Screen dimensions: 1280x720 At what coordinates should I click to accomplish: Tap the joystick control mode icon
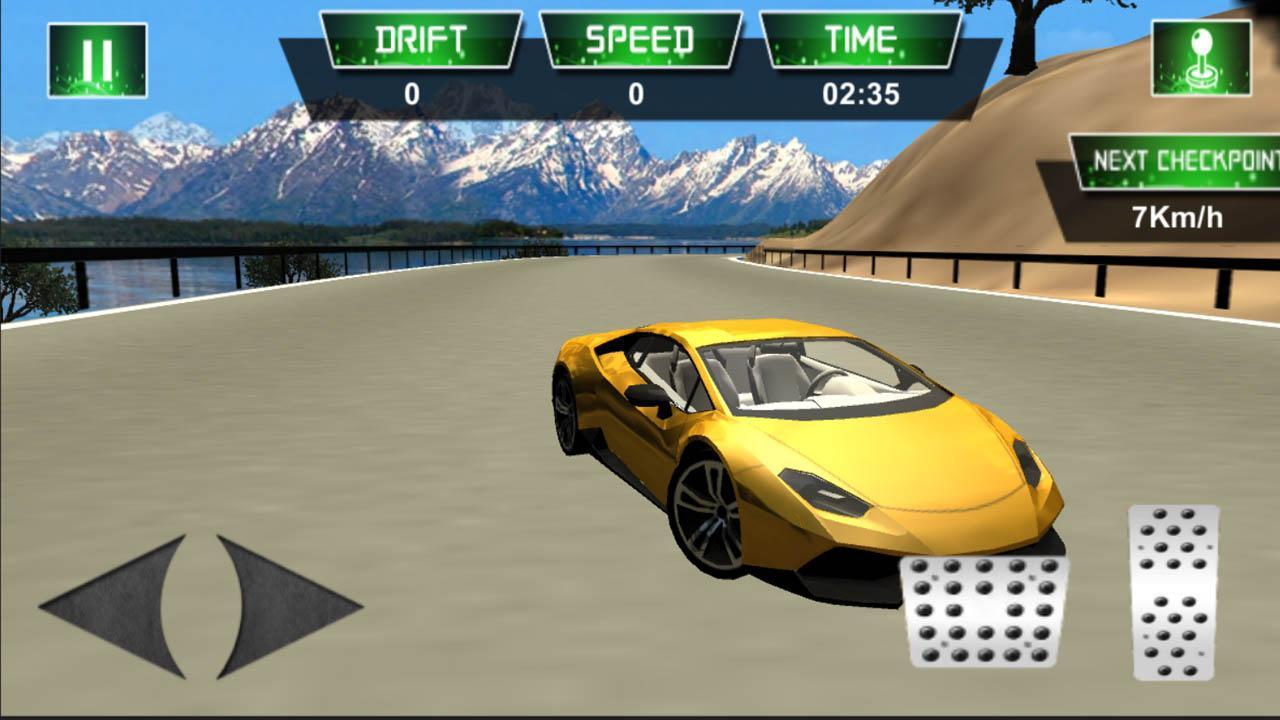[x=1201, y=58]
